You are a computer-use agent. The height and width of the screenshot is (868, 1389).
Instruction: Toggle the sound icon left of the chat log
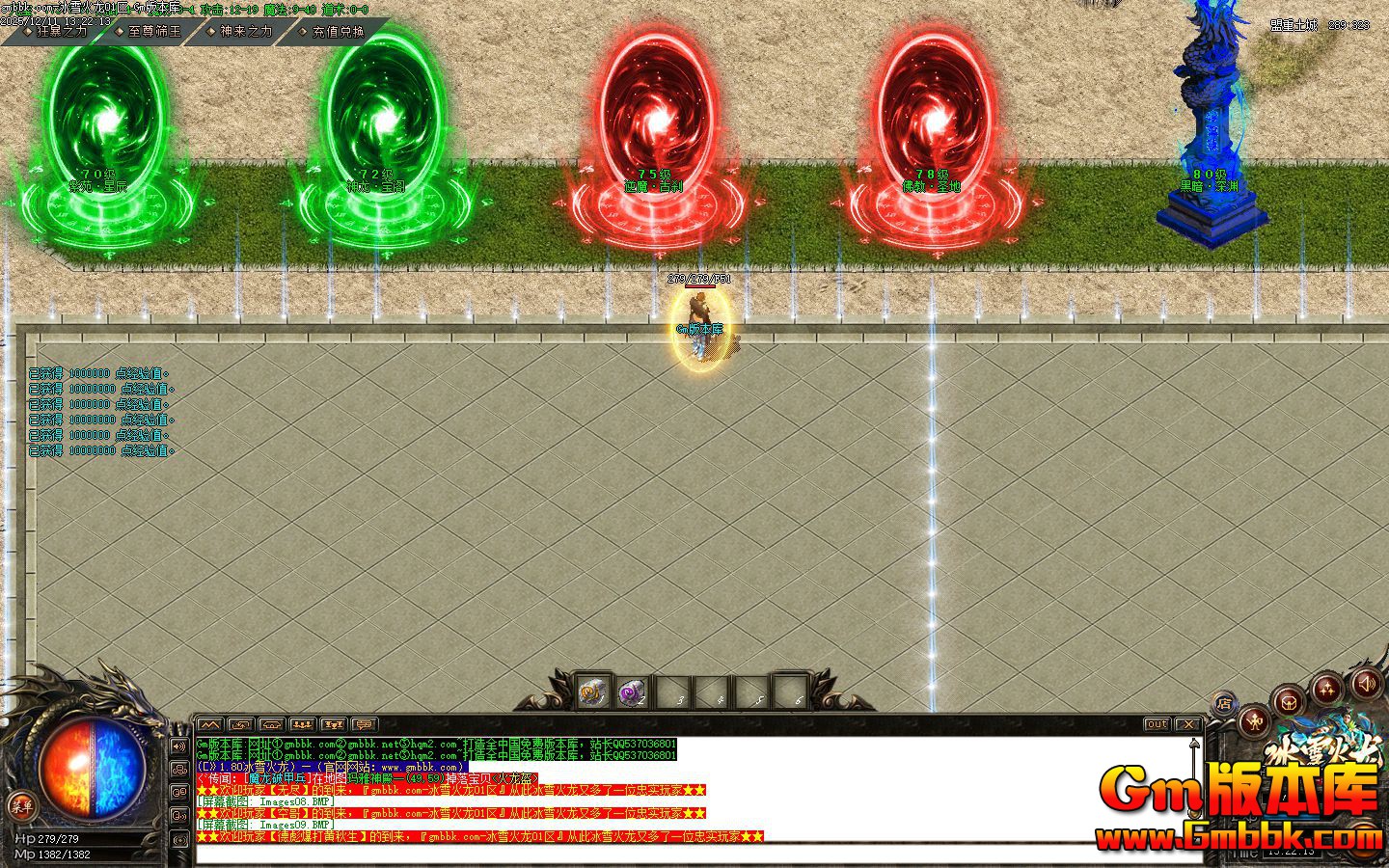click(x=179, y=746)
